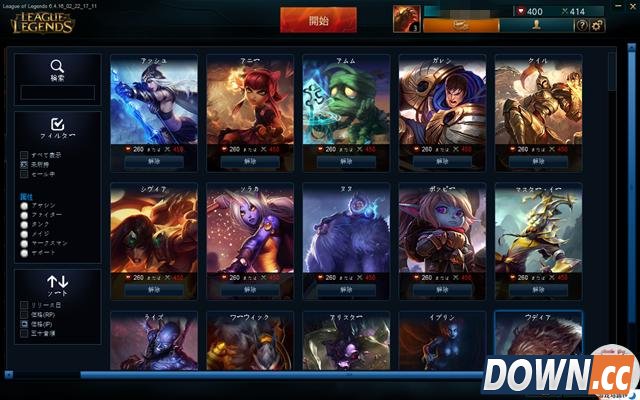Click the red 開始 start button
The width and height of the screenshot is (640, 400).
pyautogui.click(x=319, y=20)
